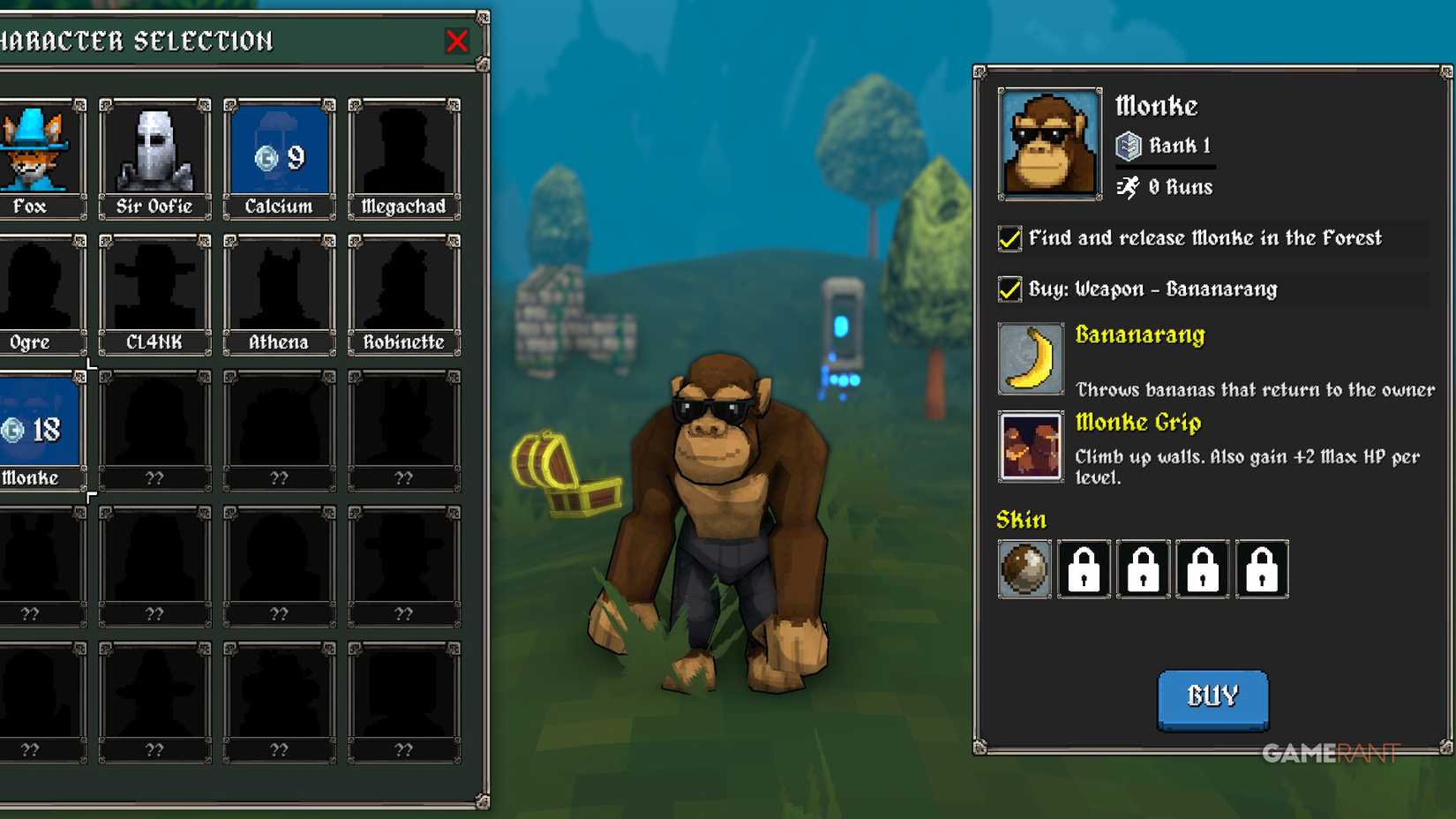Uncheck 'Find and release Monke in the Forest'
1456x819 pixels.
point(1009,238)
